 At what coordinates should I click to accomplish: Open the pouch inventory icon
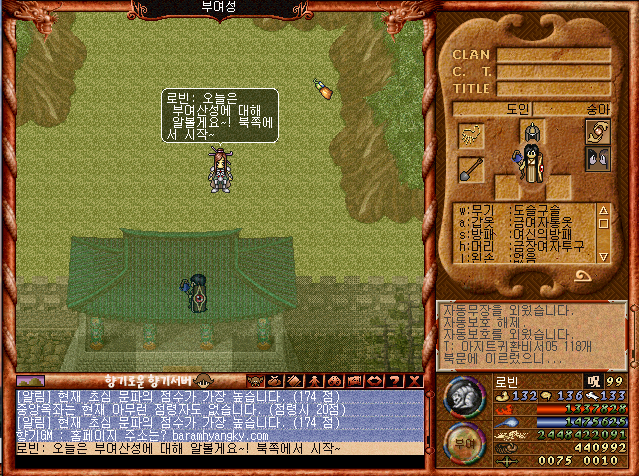[x=273, y=380]
